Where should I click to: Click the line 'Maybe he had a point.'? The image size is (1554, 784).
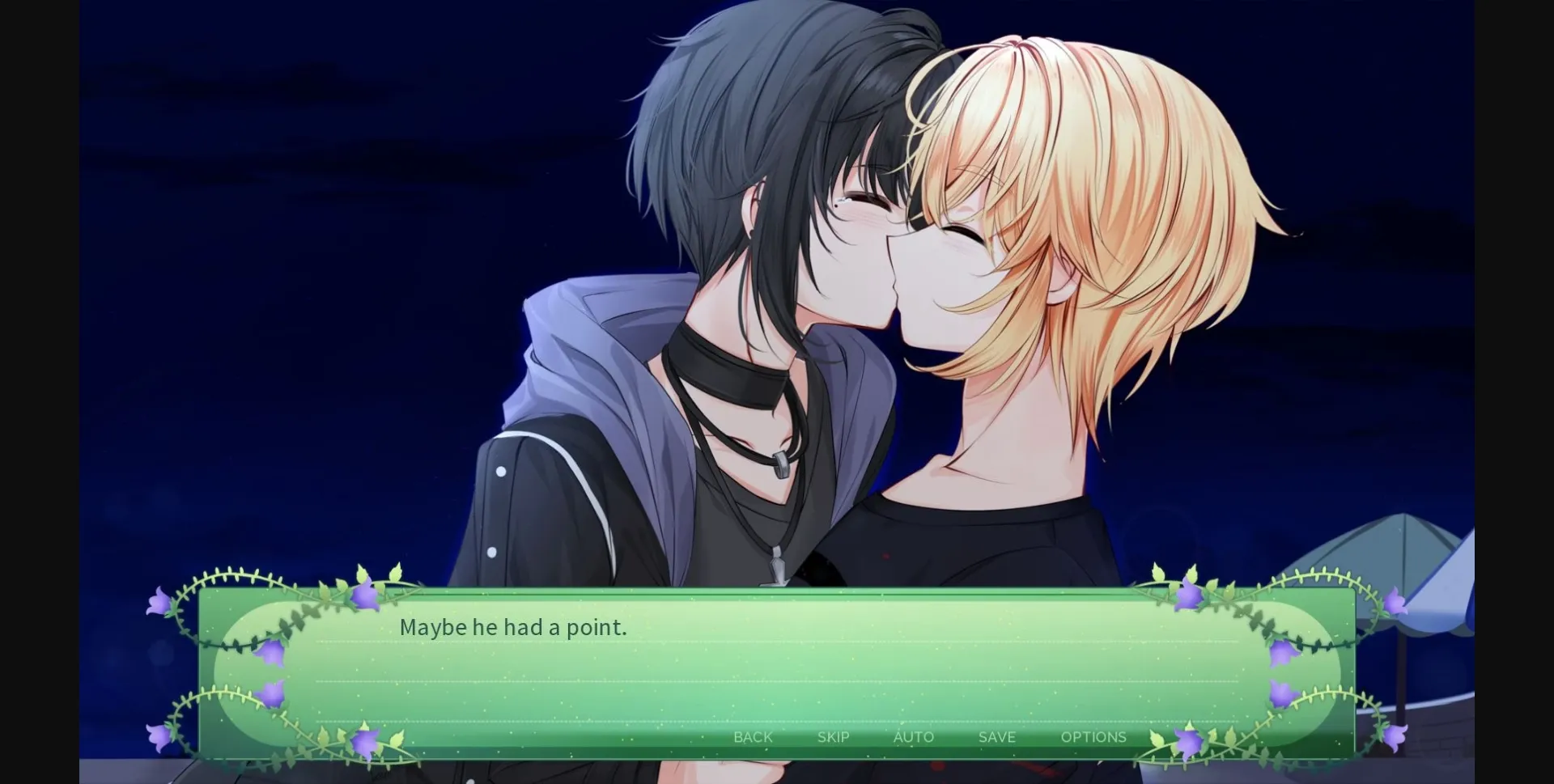[513, 626]
